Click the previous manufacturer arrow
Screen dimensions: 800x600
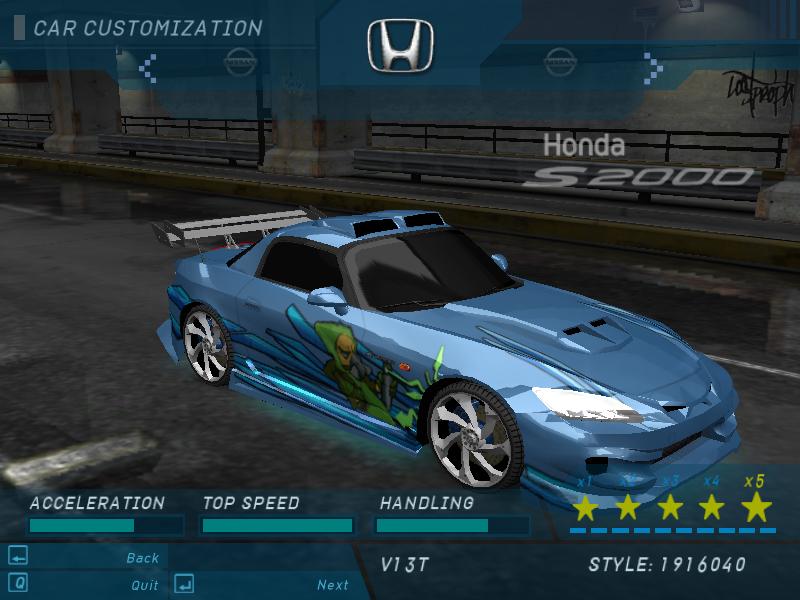148,67
